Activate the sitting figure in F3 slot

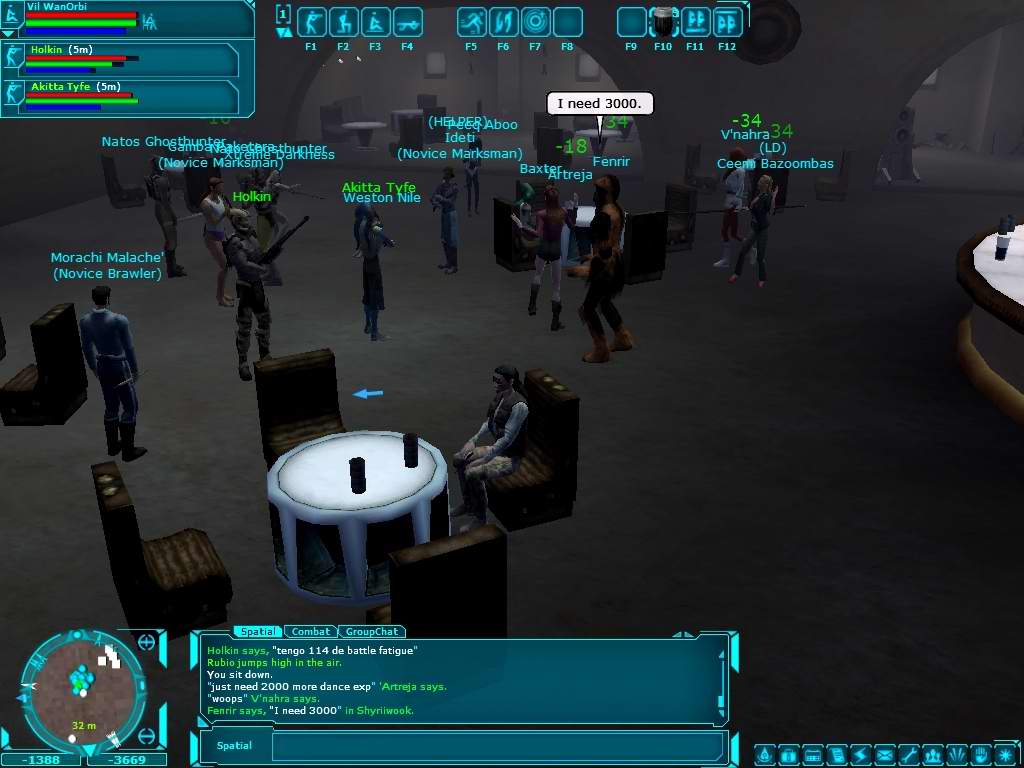[375, 22]
